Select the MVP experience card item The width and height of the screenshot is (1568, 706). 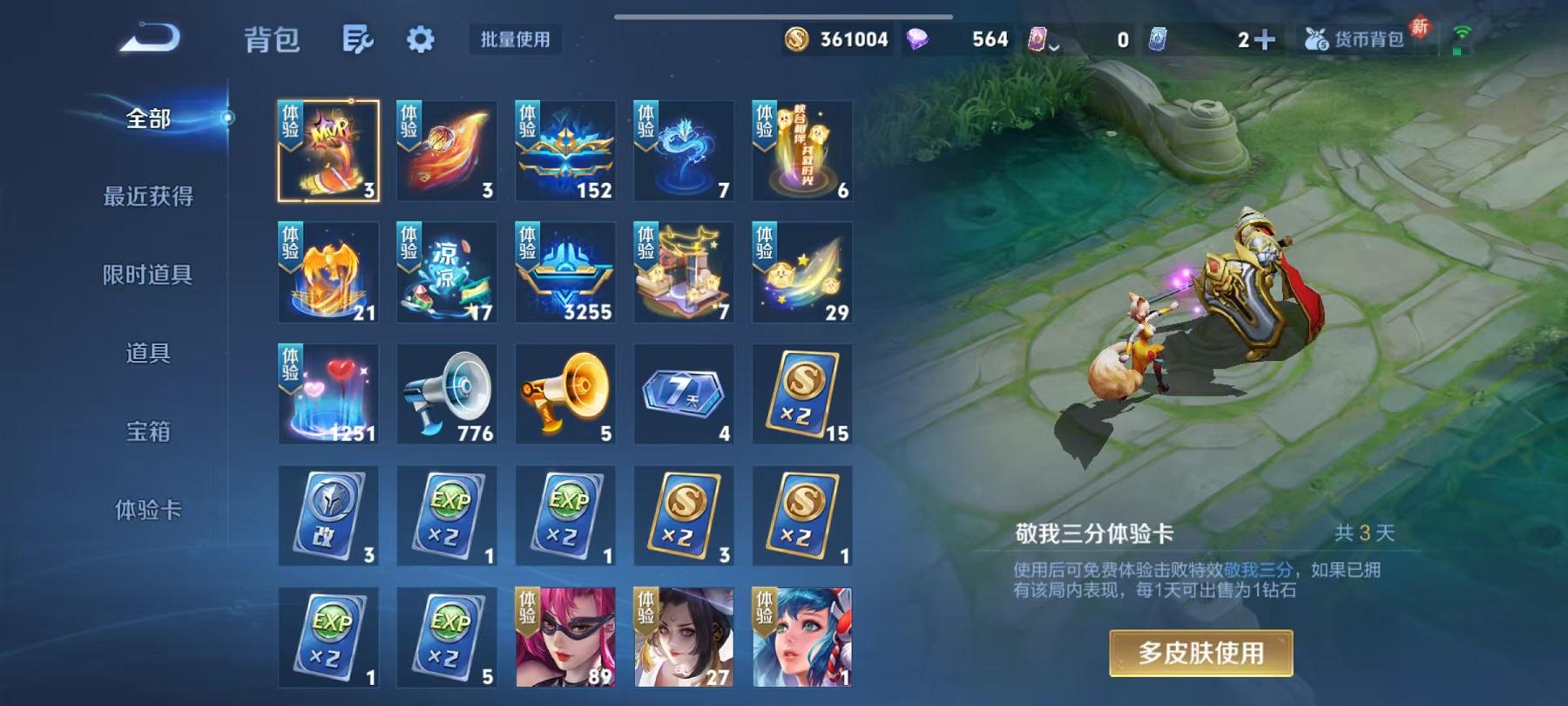[328, 148]
